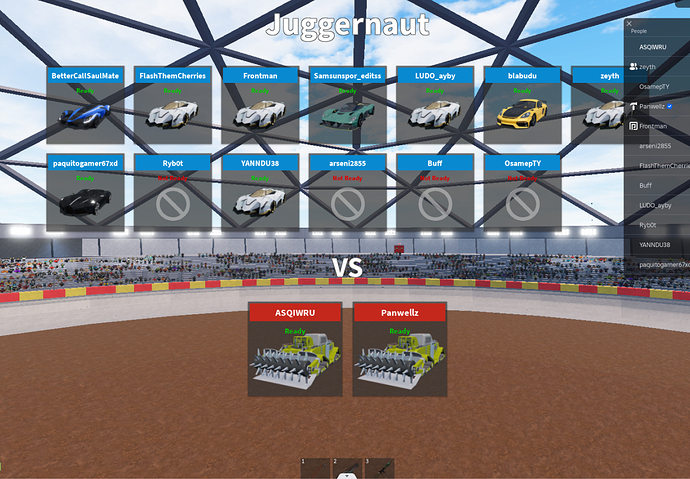690x479 pixels.
Task: Select Samsunspor_editss green car card
Action: (x=347, y=106)
